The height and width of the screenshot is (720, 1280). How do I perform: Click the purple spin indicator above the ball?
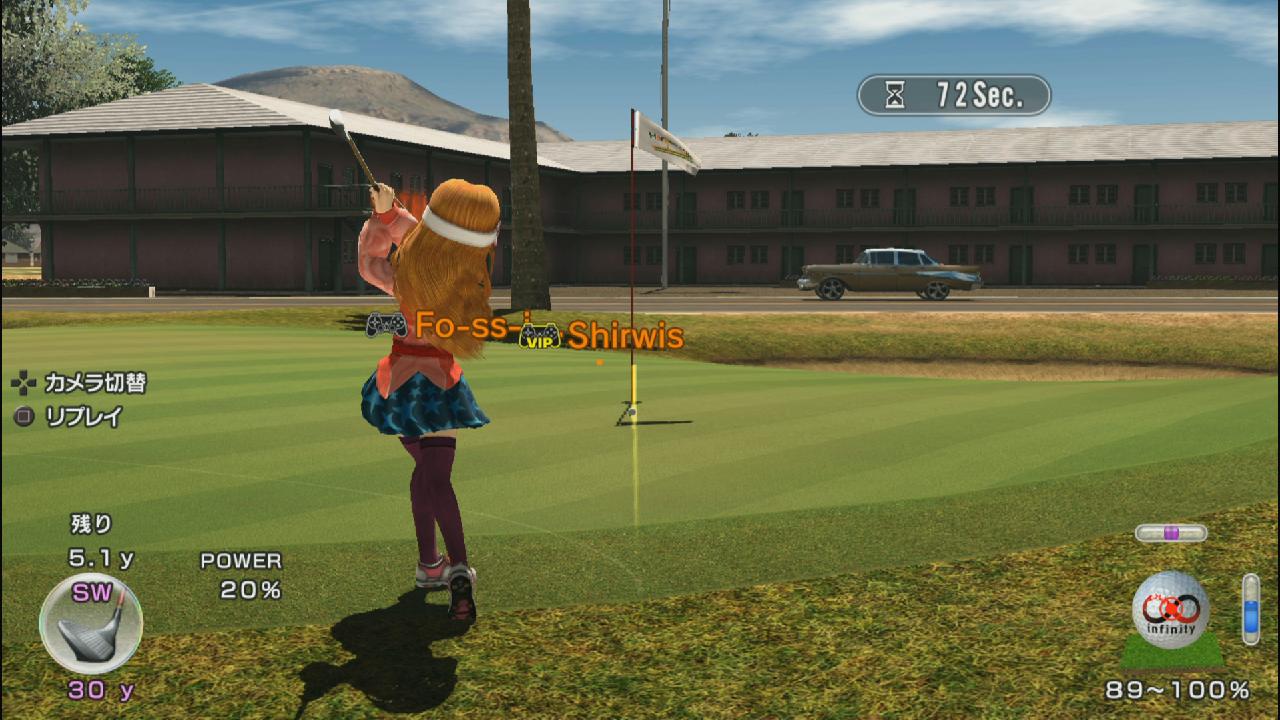click(1170, 533)
